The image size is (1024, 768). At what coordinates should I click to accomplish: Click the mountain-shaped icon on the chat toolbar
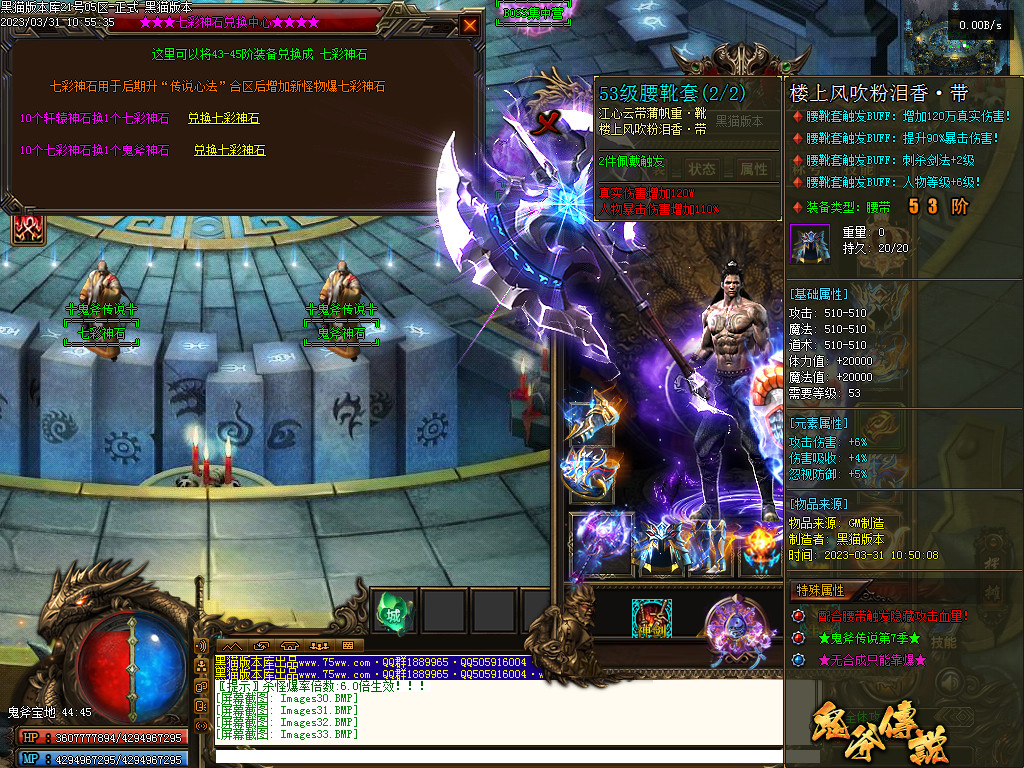pos(233,645)
